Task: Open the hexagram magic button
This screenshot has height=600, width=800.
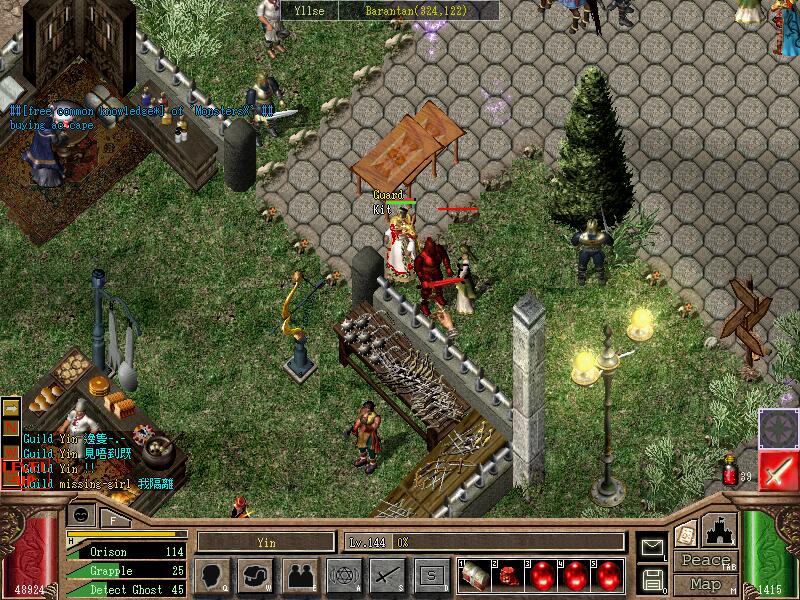Action: point(343,574)
